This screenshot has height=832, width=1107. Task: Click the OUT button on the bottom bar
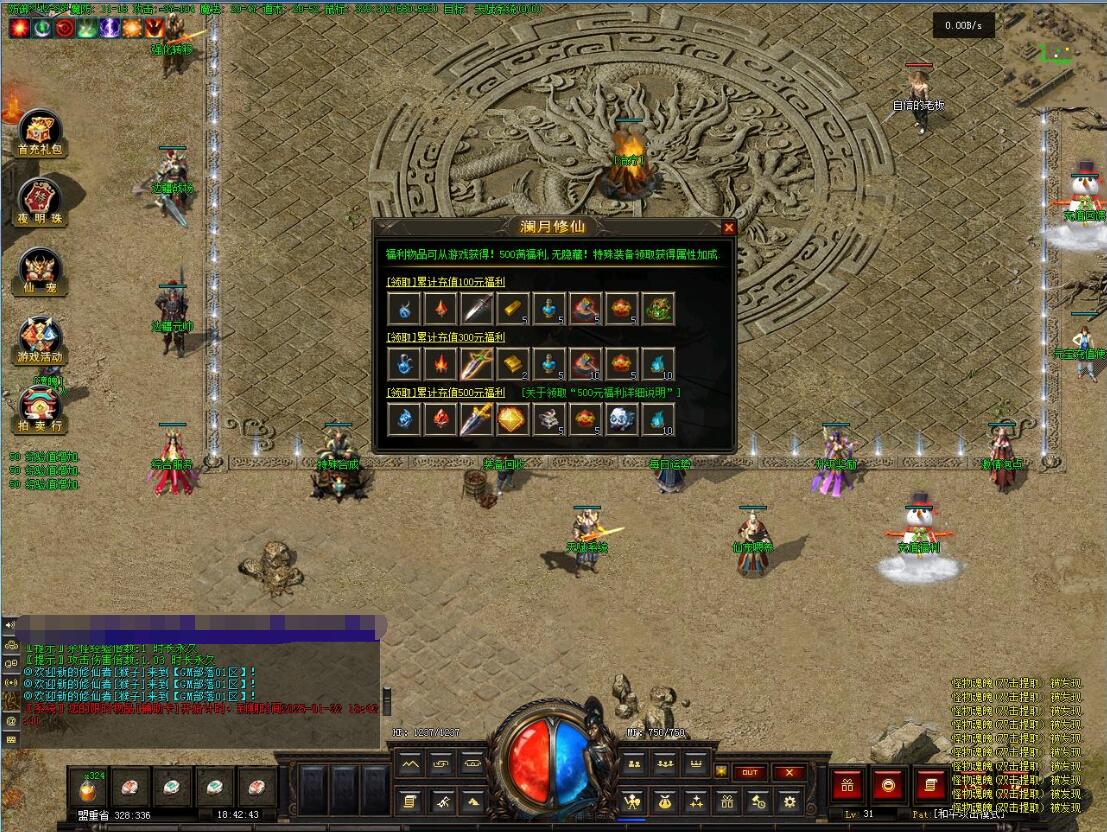750,772
